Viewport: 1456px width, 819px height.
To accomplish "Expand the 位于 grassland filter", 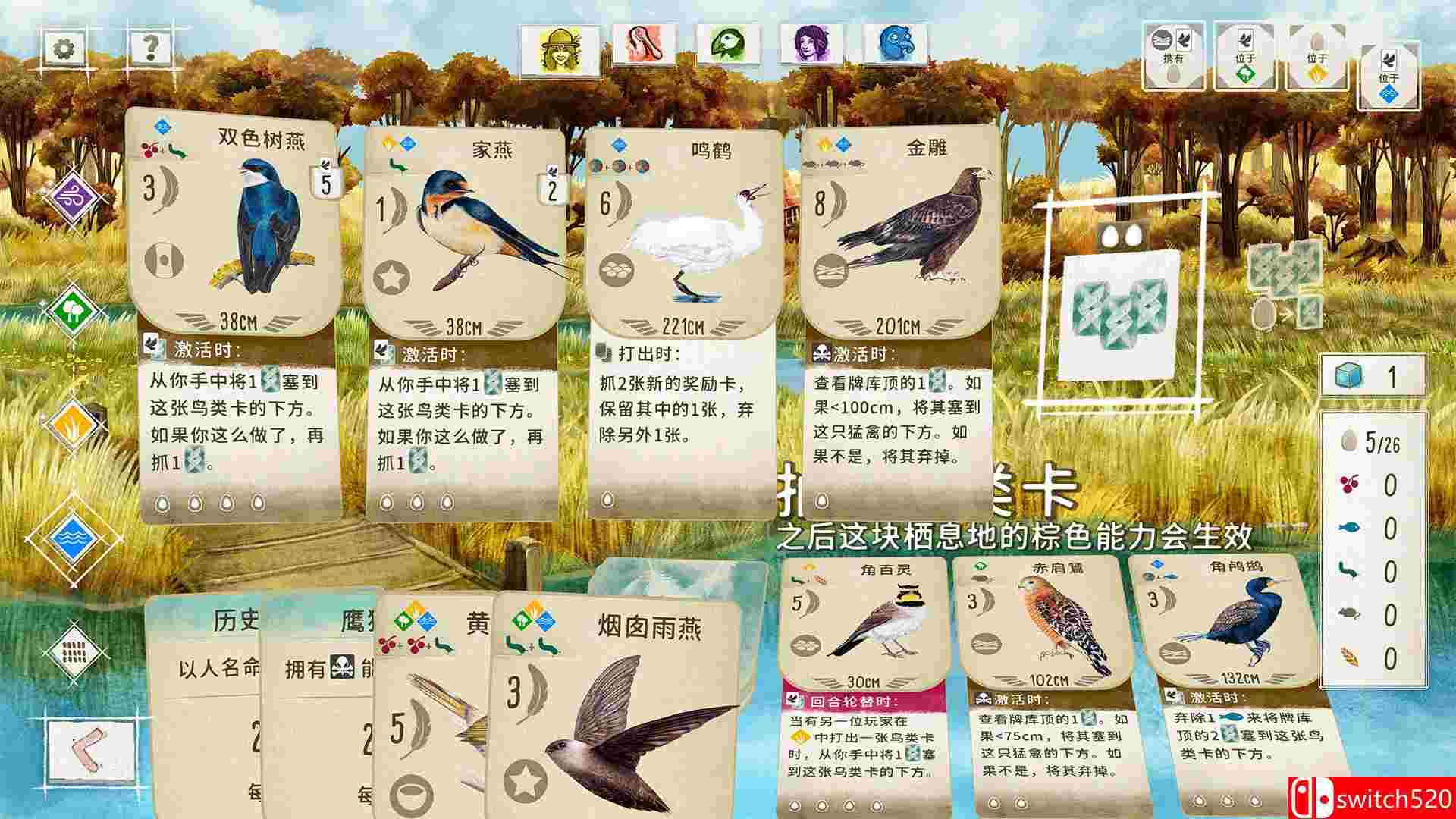I will click(x=1316, y=59).
